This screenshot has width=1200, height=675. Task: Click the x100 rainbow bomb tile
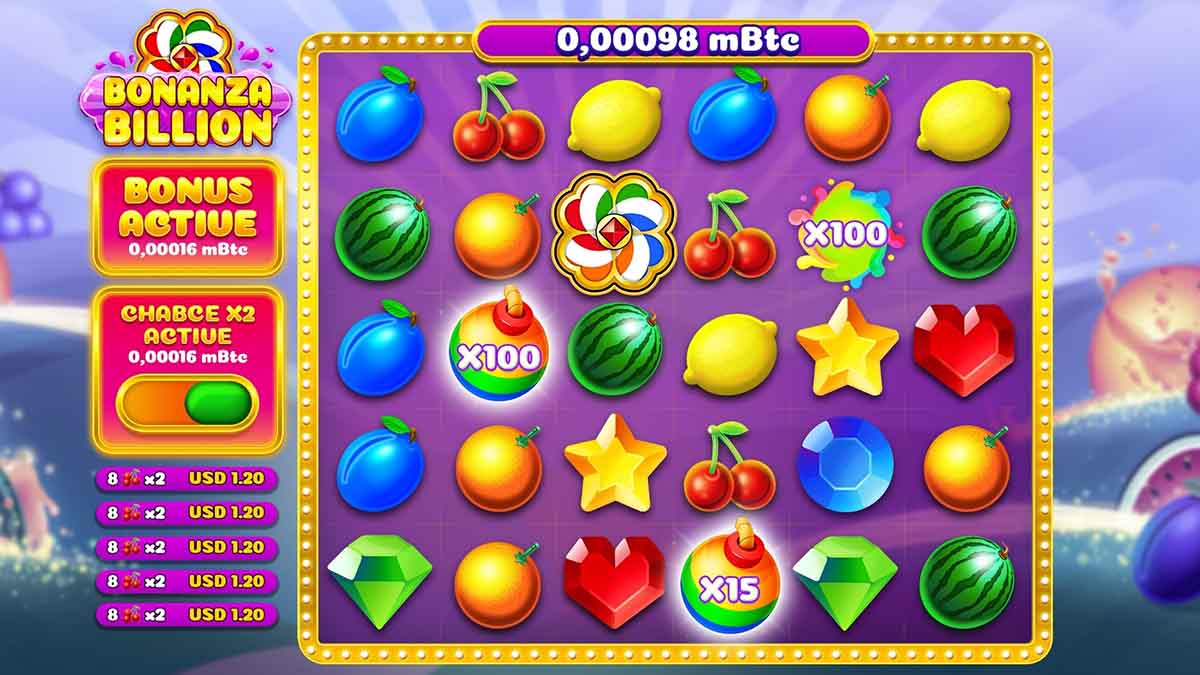[x=497, y=349]
